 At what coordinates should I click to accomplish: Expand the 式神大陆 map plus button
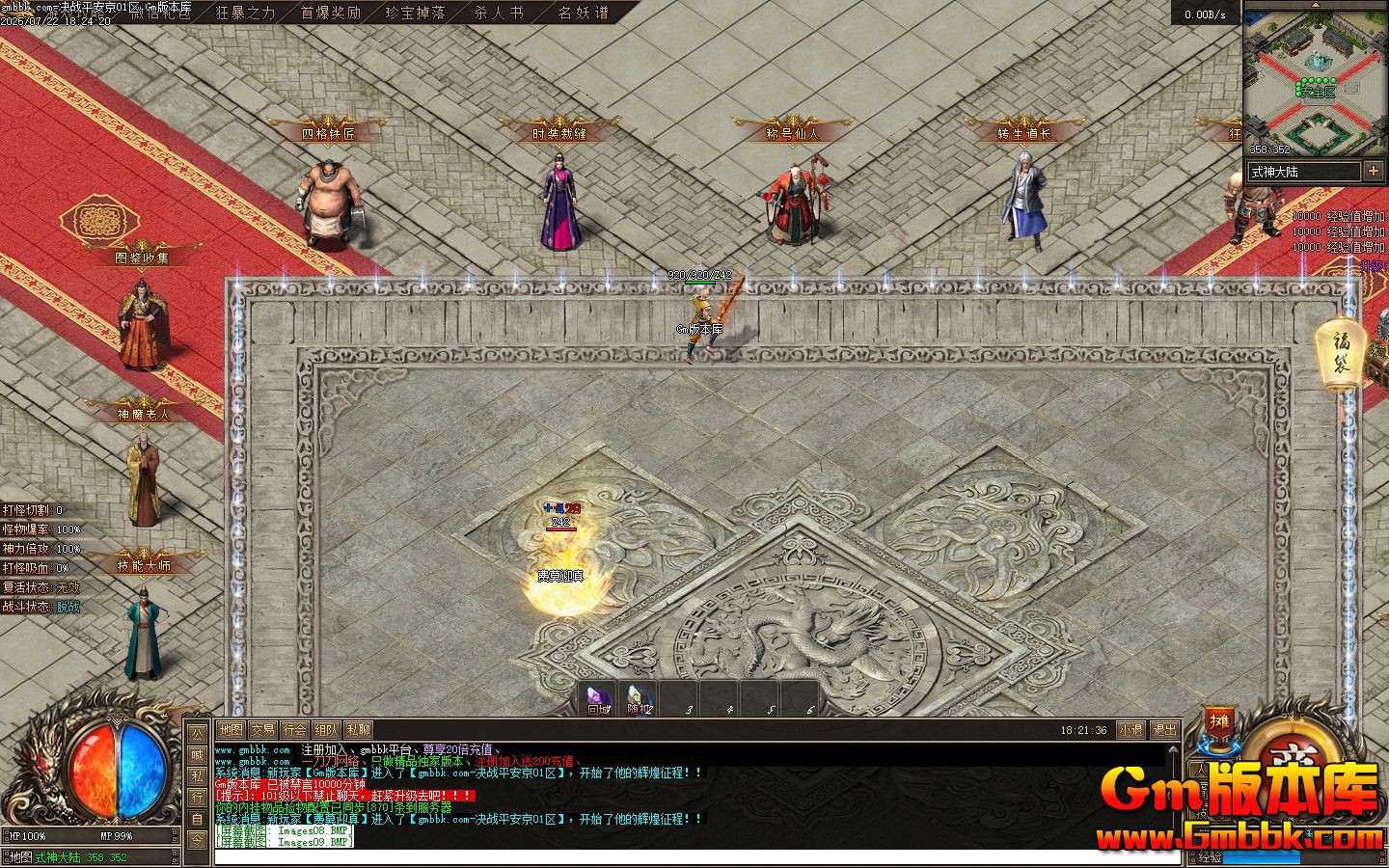point(1373,171)
